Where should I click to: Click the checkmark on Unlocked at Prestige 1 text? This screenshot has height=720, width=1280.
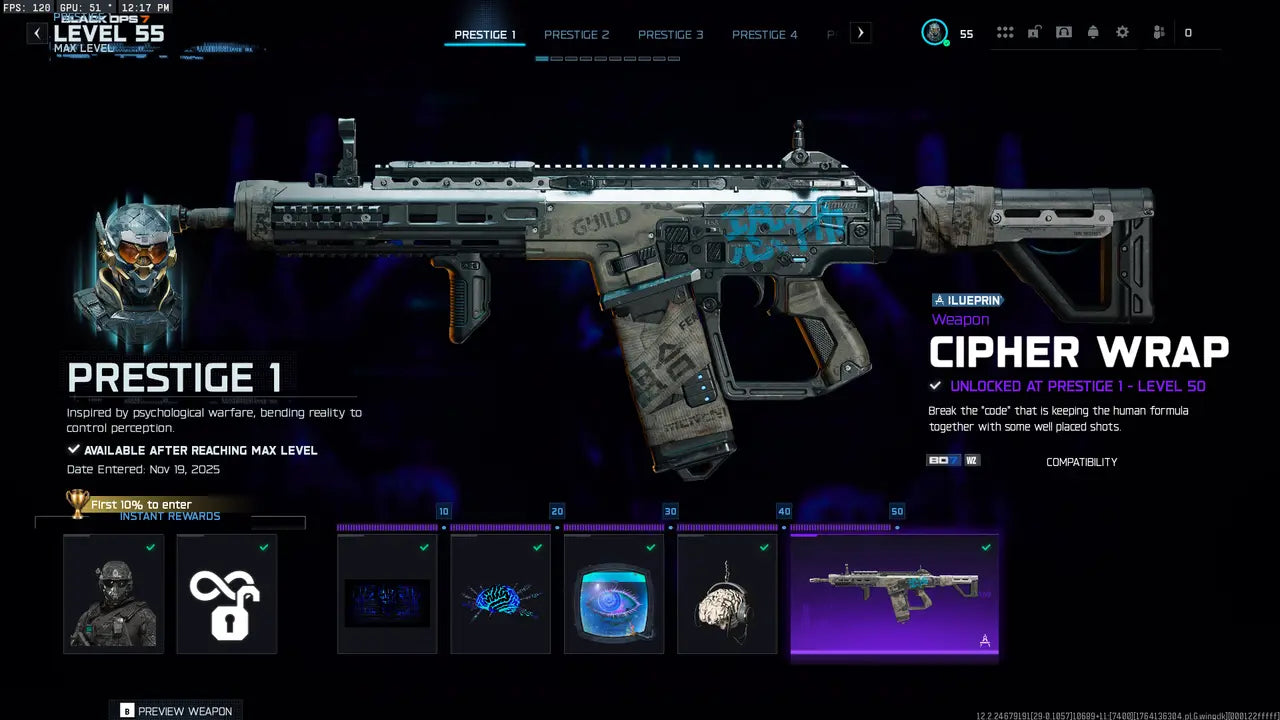935,385
